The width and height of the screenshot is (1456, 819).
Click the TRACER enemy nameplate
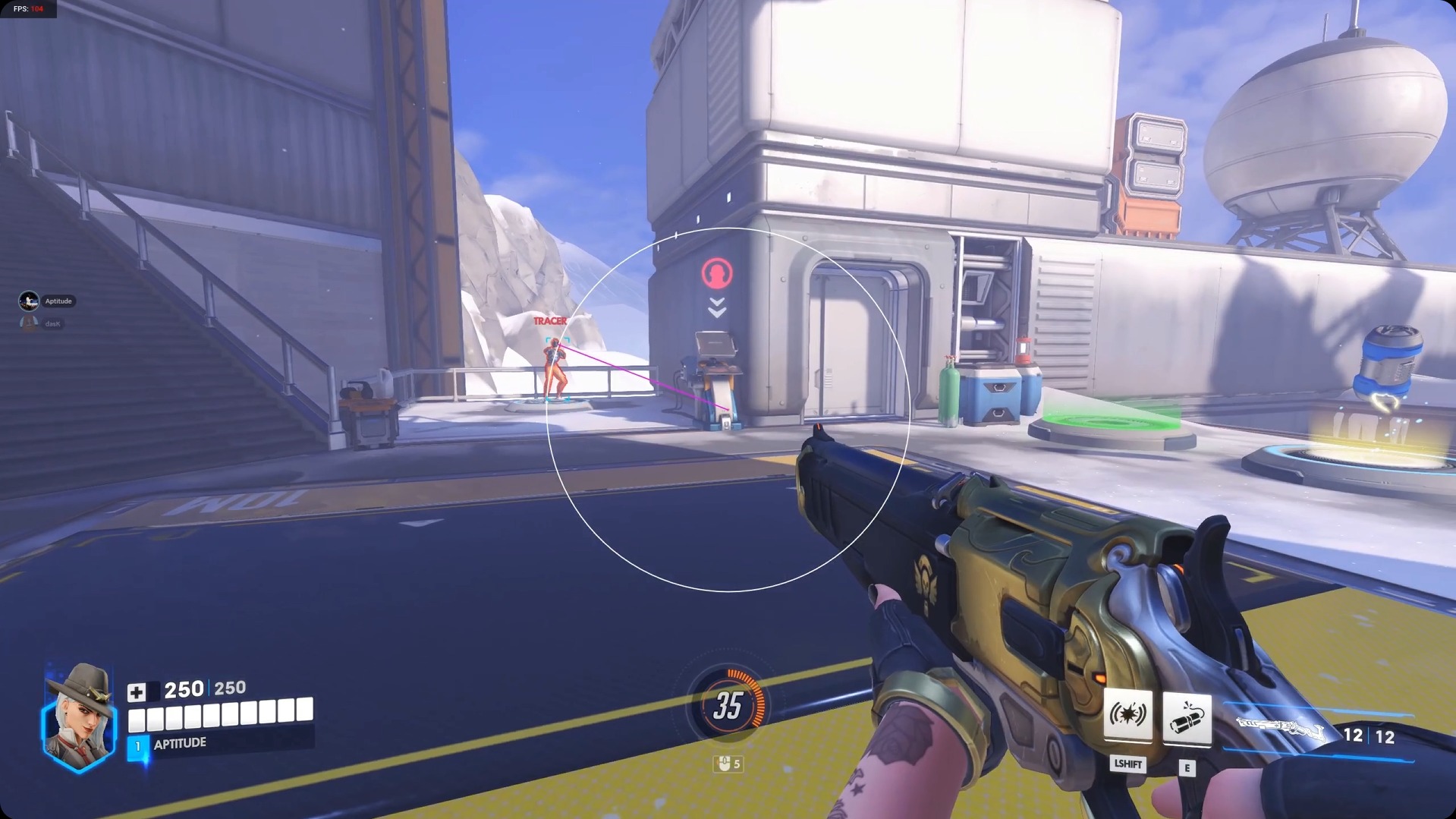click(552, 321)
